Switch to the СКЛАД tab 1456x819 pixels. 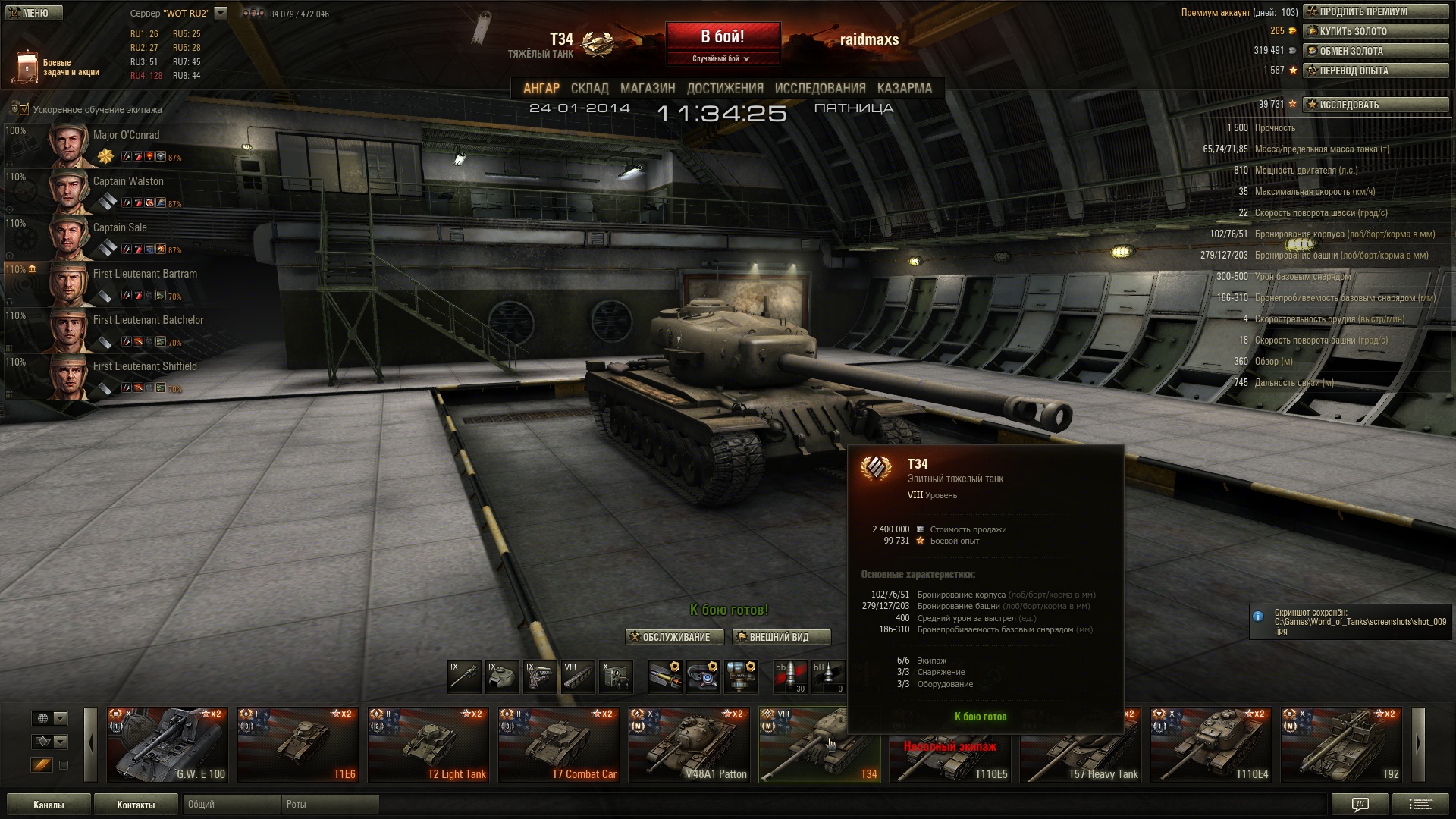tap(589, 89)
